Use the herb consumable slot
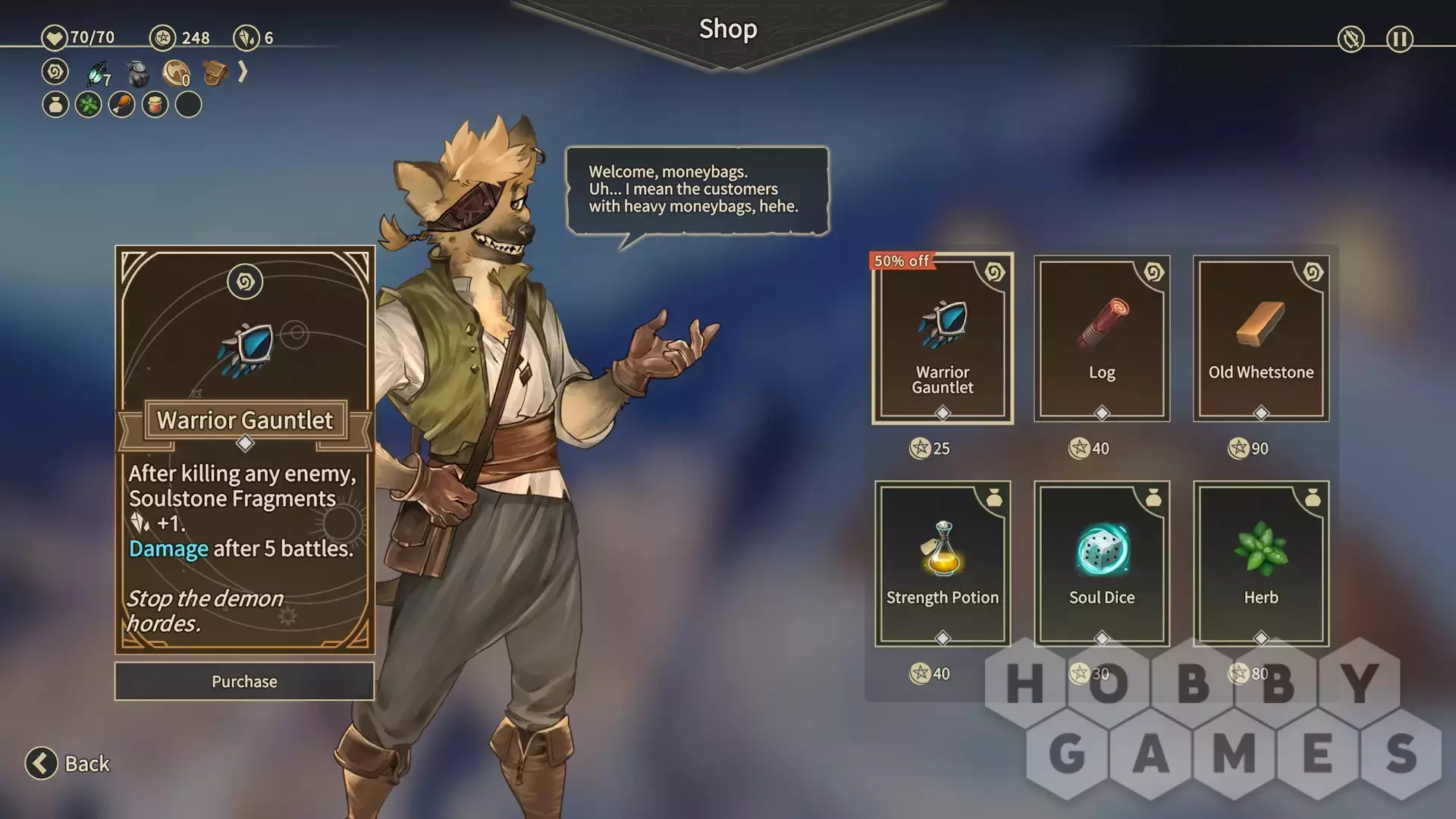Screen dimensions: 1456x819 (x=89, y=105)
